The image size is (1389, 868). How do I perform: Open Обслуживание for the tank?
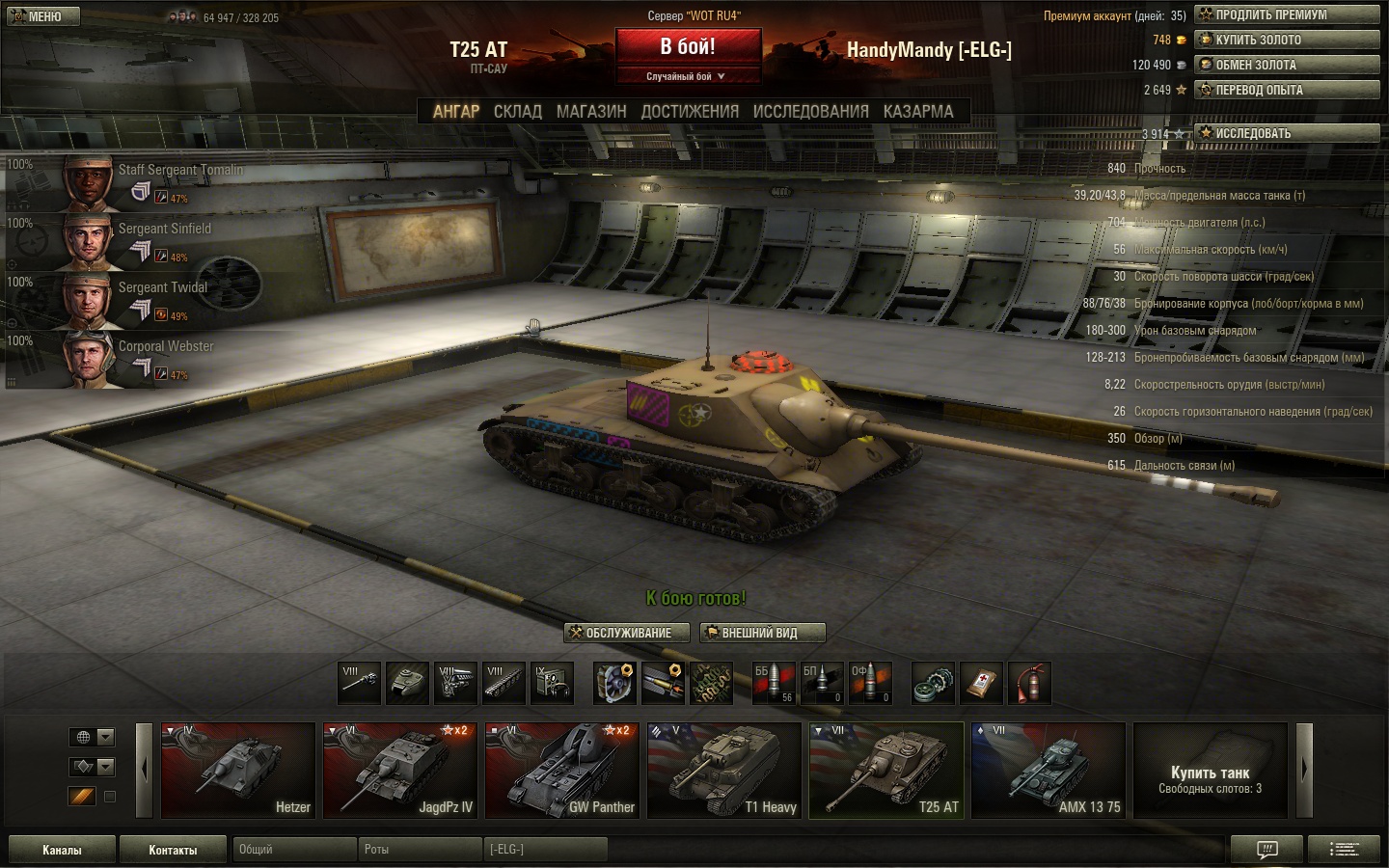tap(626, 633)
